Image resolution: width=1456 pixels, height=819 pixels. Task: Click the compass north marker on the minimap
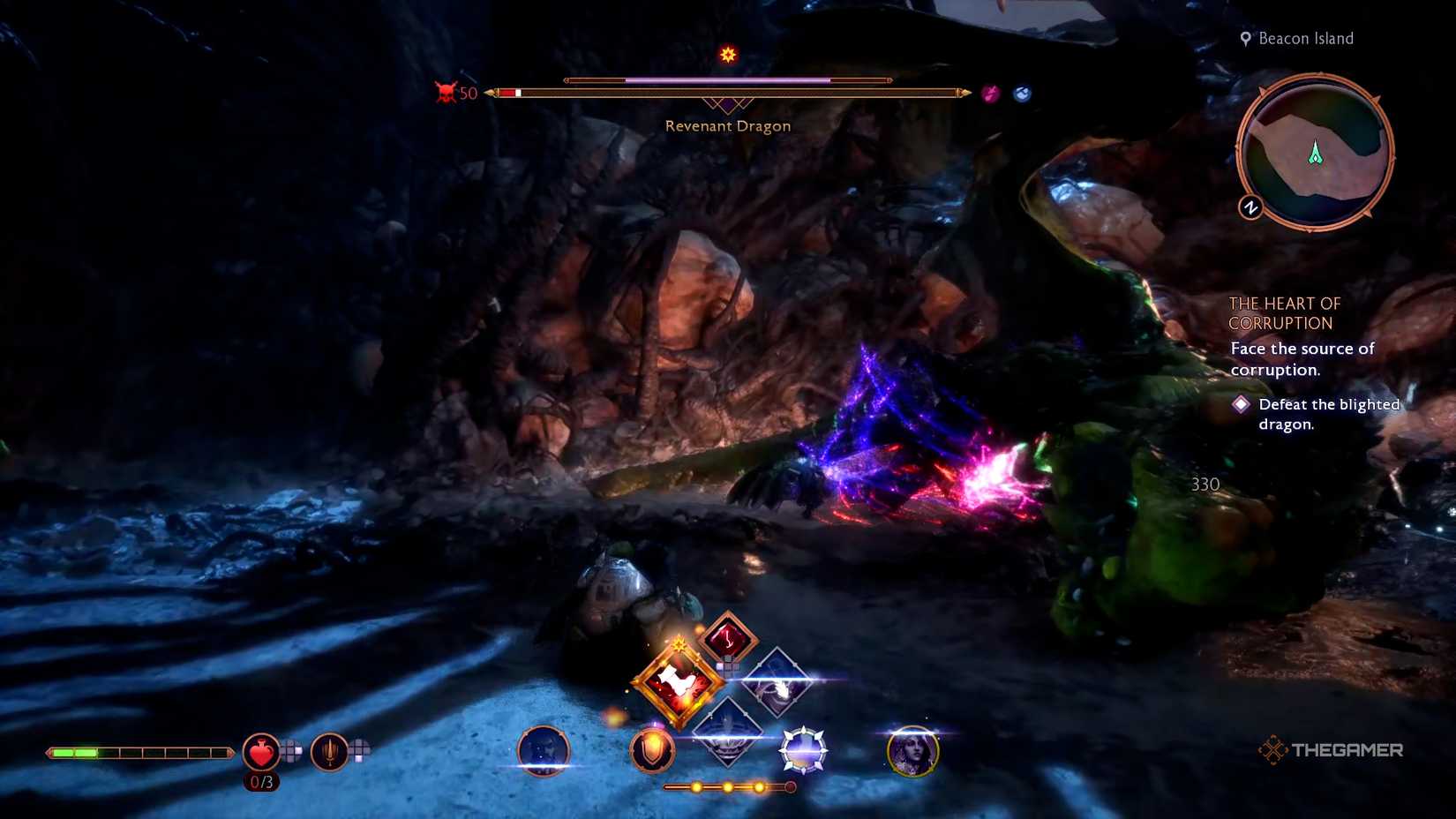pyautogui.click(x=1250, y=208)
